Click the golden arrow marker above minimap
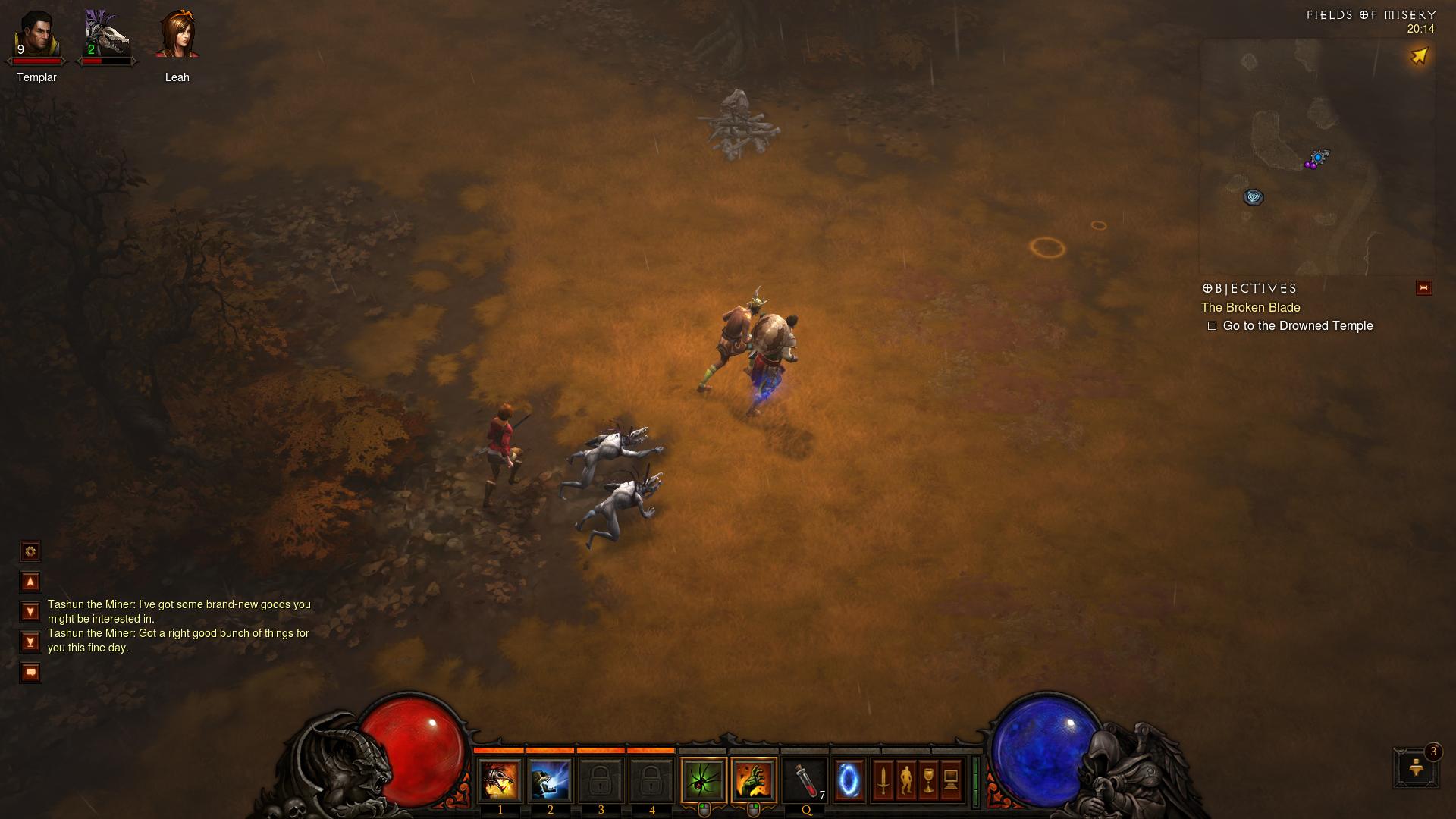Viewport: 1456px width, 819px height. point(1419,56)
